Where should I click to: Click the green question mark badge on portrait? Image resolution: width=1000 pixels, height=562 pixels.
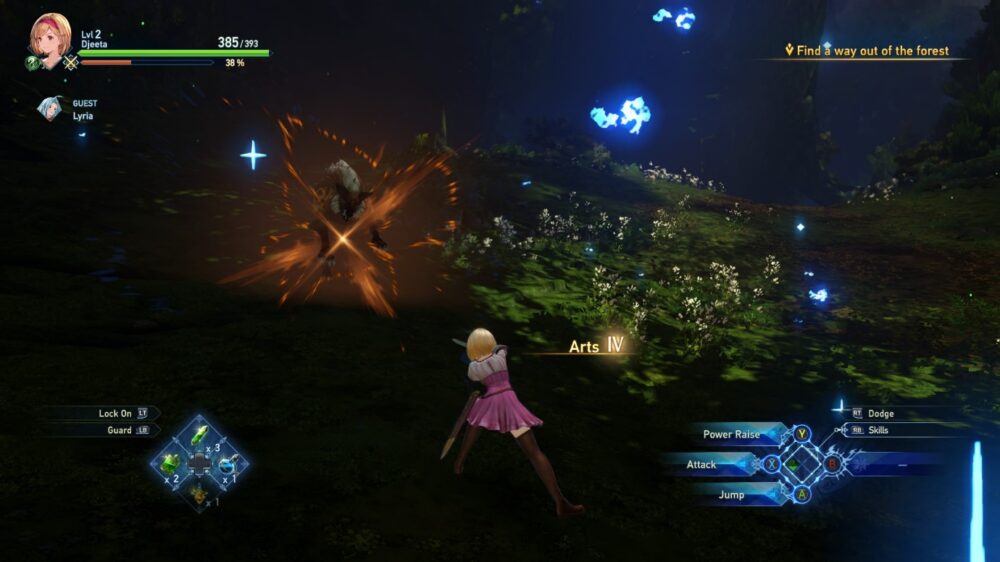pos(32,62)
